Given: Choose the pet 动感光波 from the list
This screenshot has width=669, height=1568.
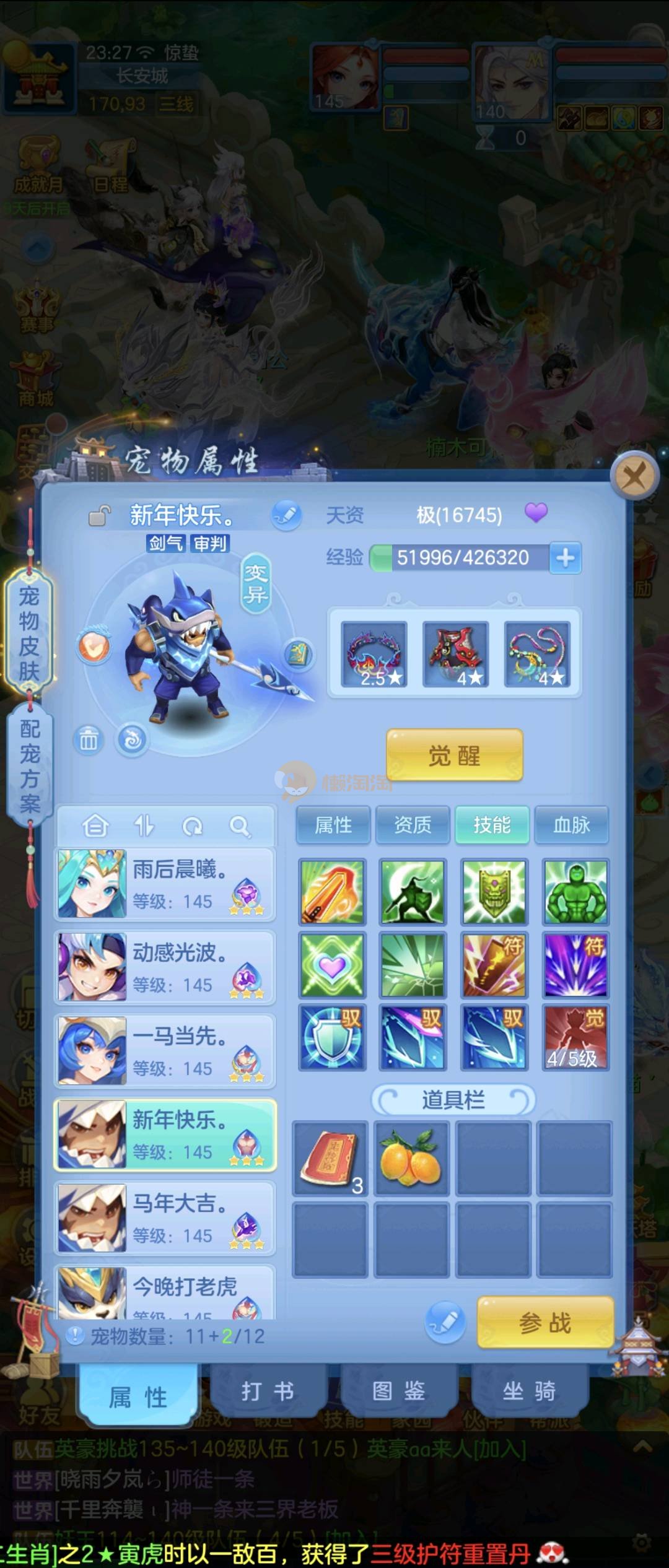Looking at the screenshot, I should [x=165, y=967].
